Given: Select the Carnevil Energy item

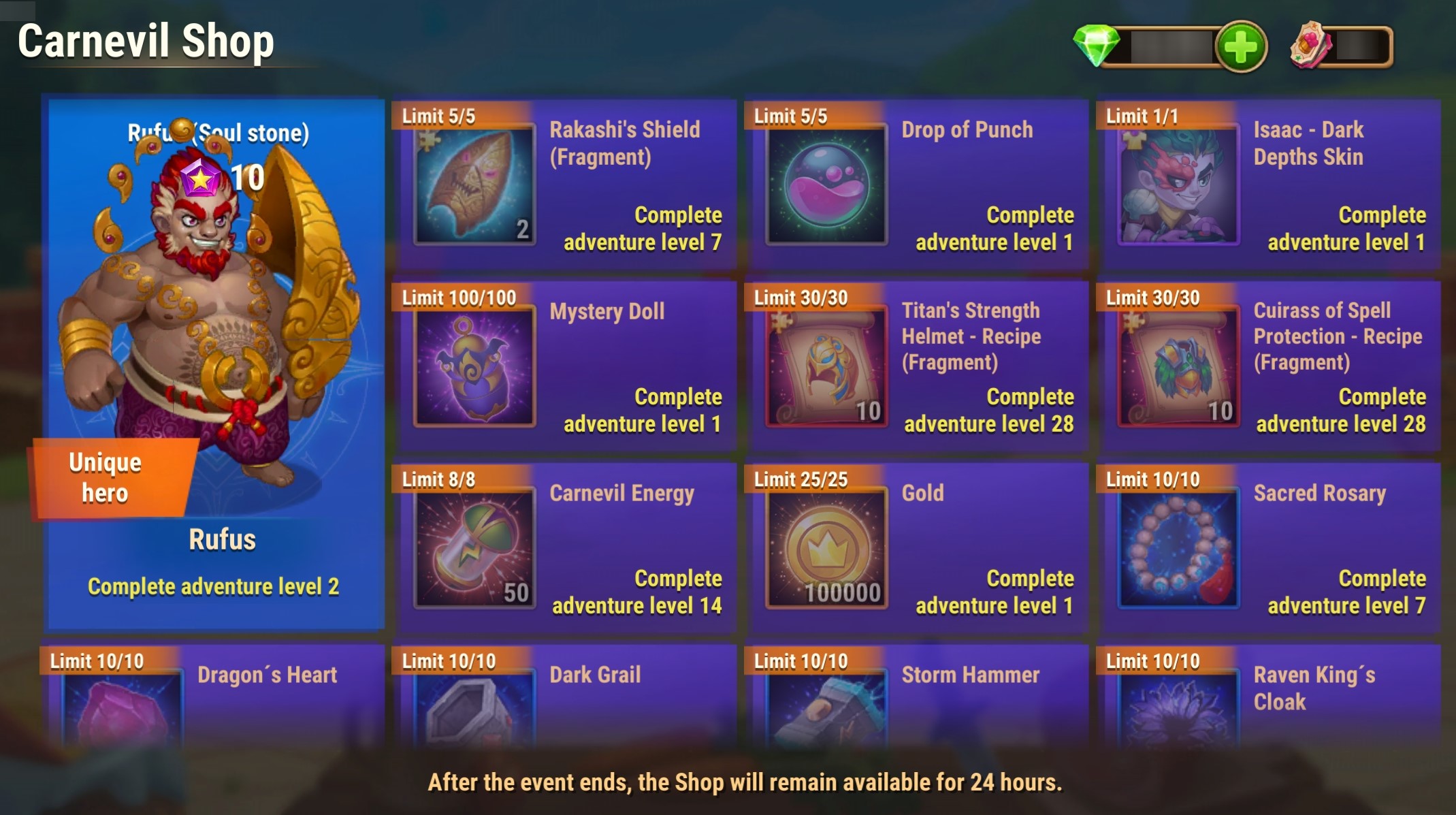Looking at the screenshot, I should coord(565,548).
